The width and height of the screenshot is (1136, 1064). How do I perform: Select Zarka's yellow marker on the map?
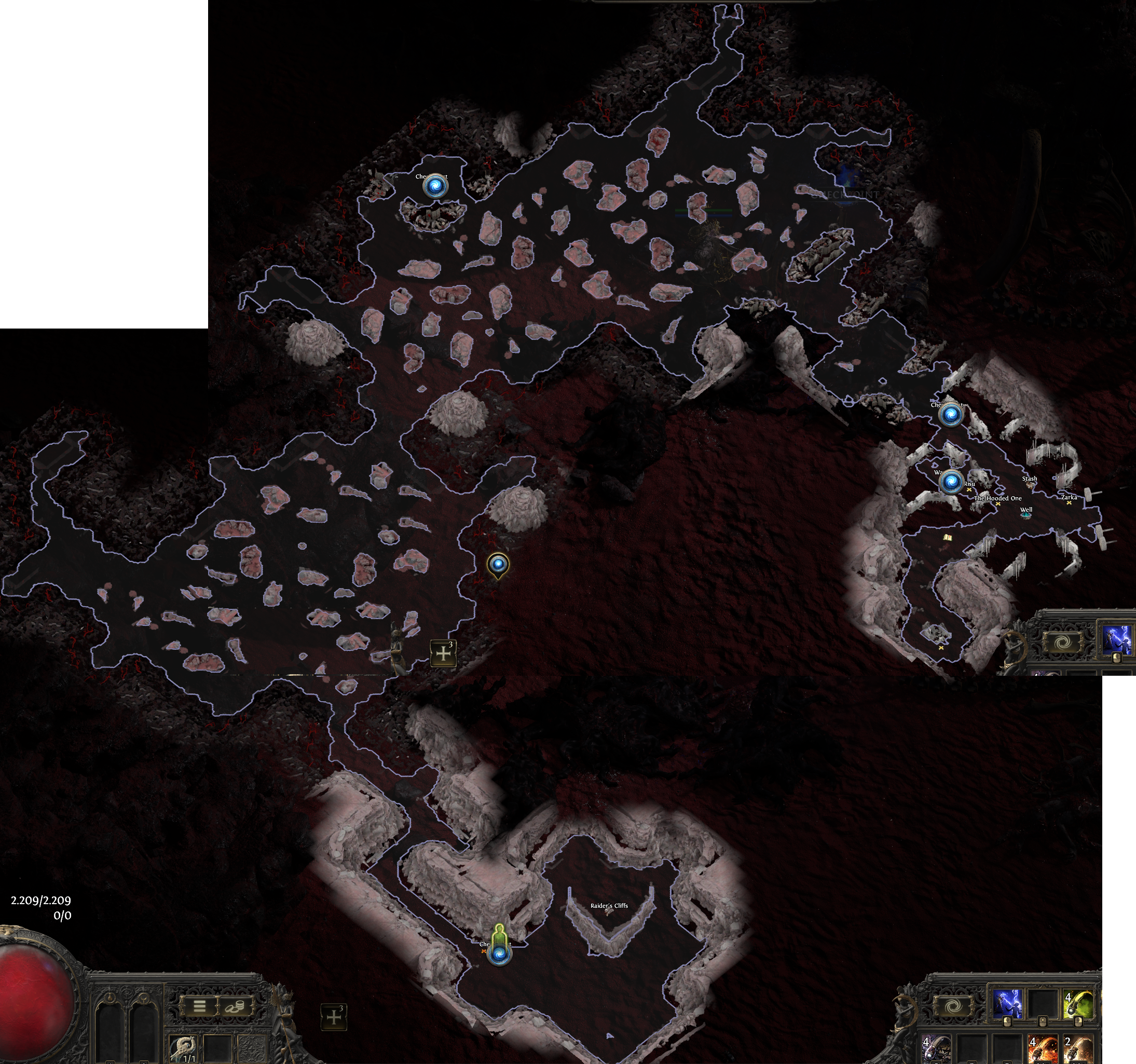point(1069,503)
